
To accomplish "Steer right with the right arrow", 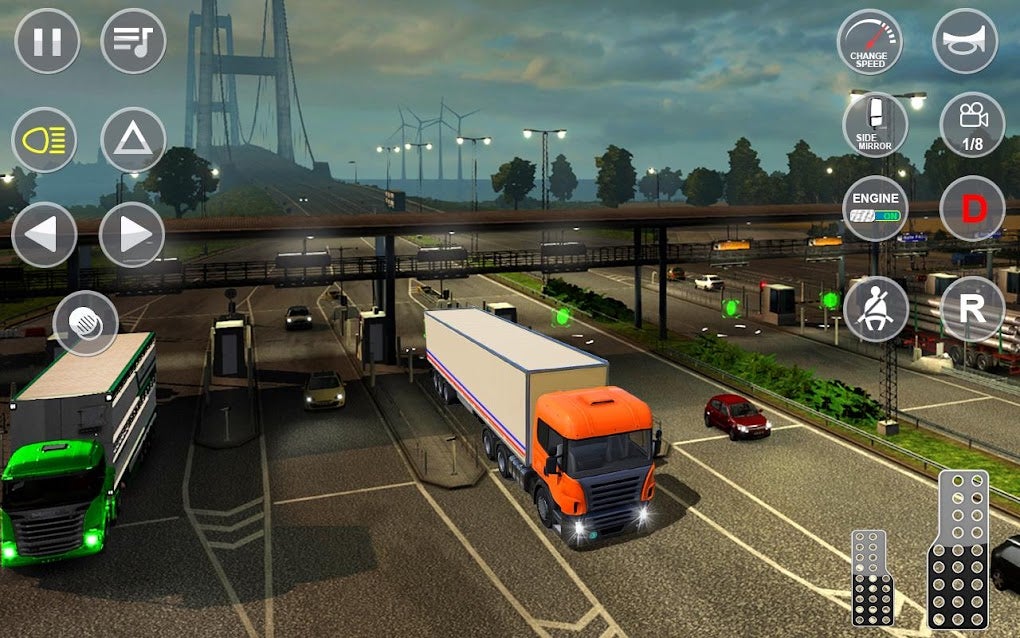I will tap(132, 235).
